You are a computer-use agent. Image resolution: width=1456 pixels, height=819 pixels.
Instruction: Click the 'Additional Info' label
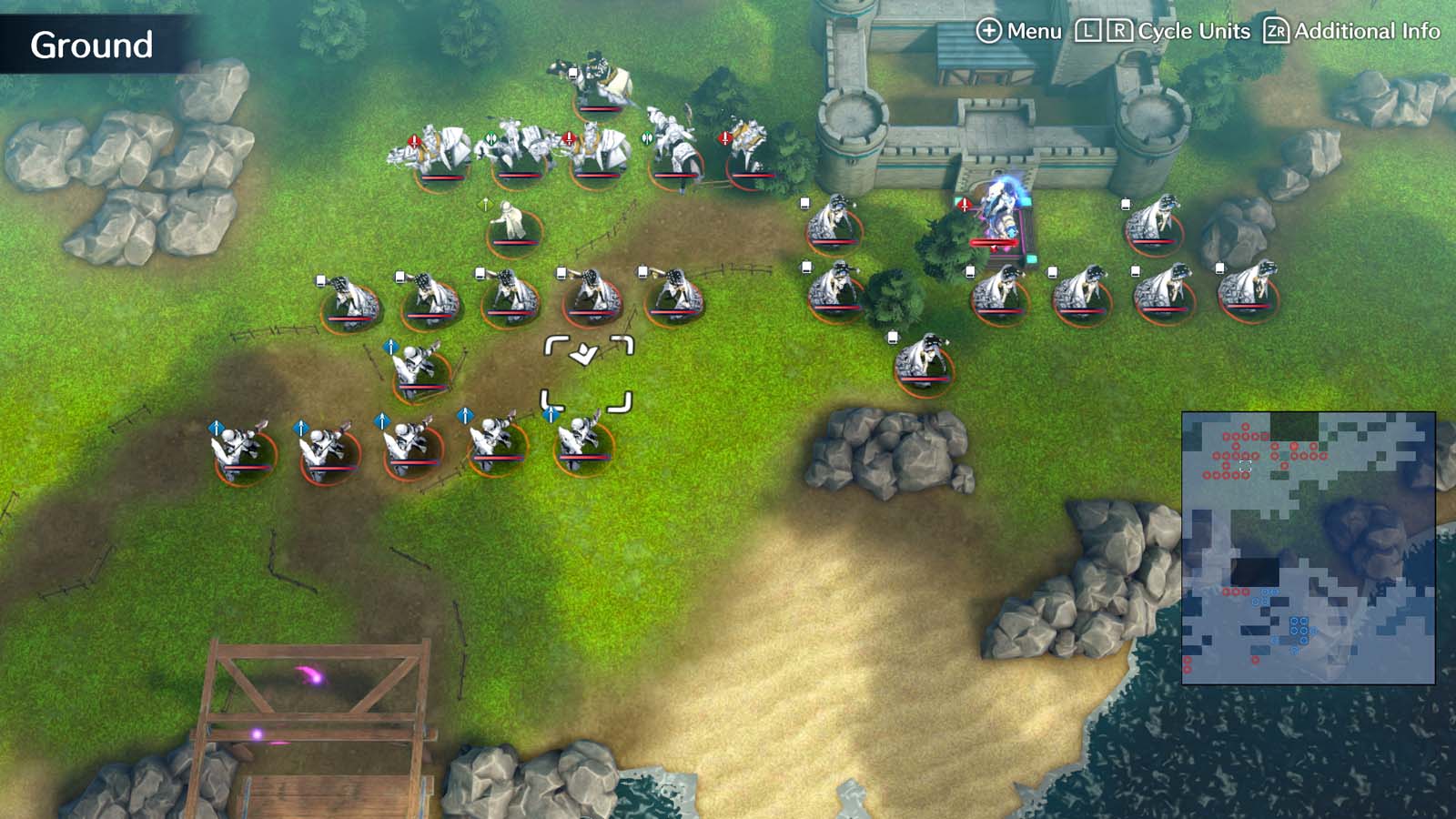1365,29
